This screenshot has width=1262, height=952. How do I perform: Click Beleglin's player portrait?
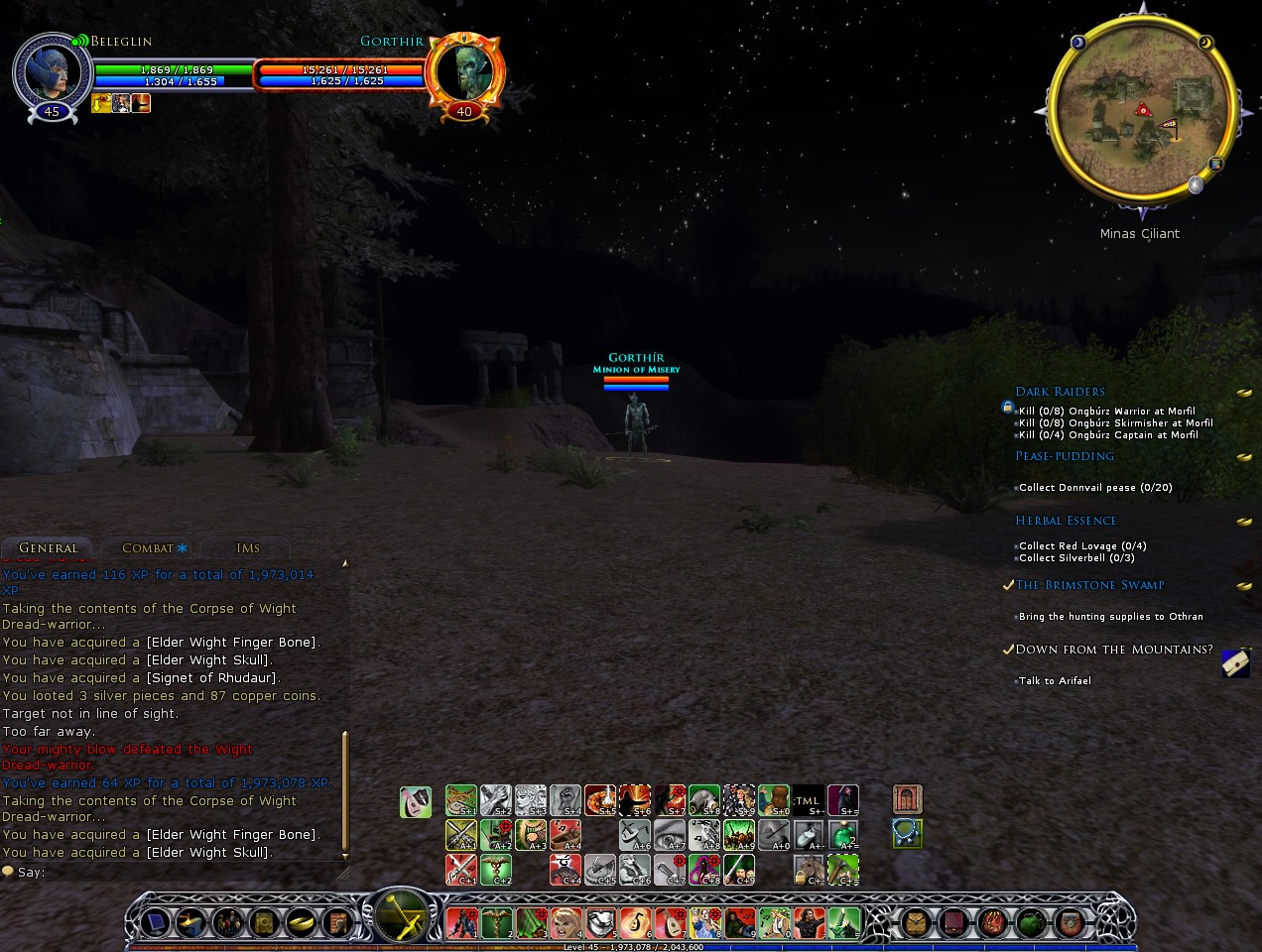[50, 71]
